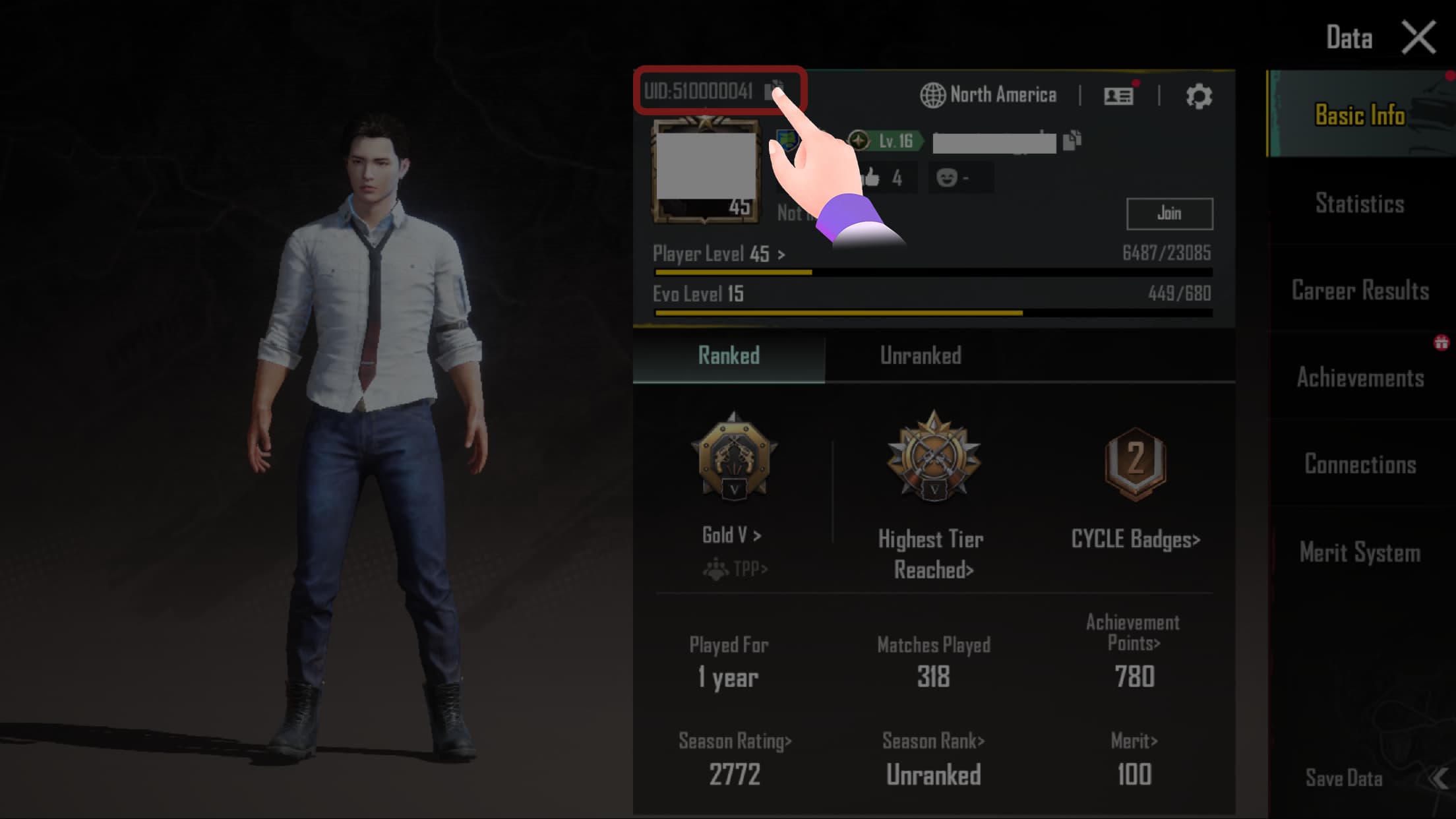1456x819 pixels.
Task: Switch to the Statistics tab
Action: click(1360, 203)
